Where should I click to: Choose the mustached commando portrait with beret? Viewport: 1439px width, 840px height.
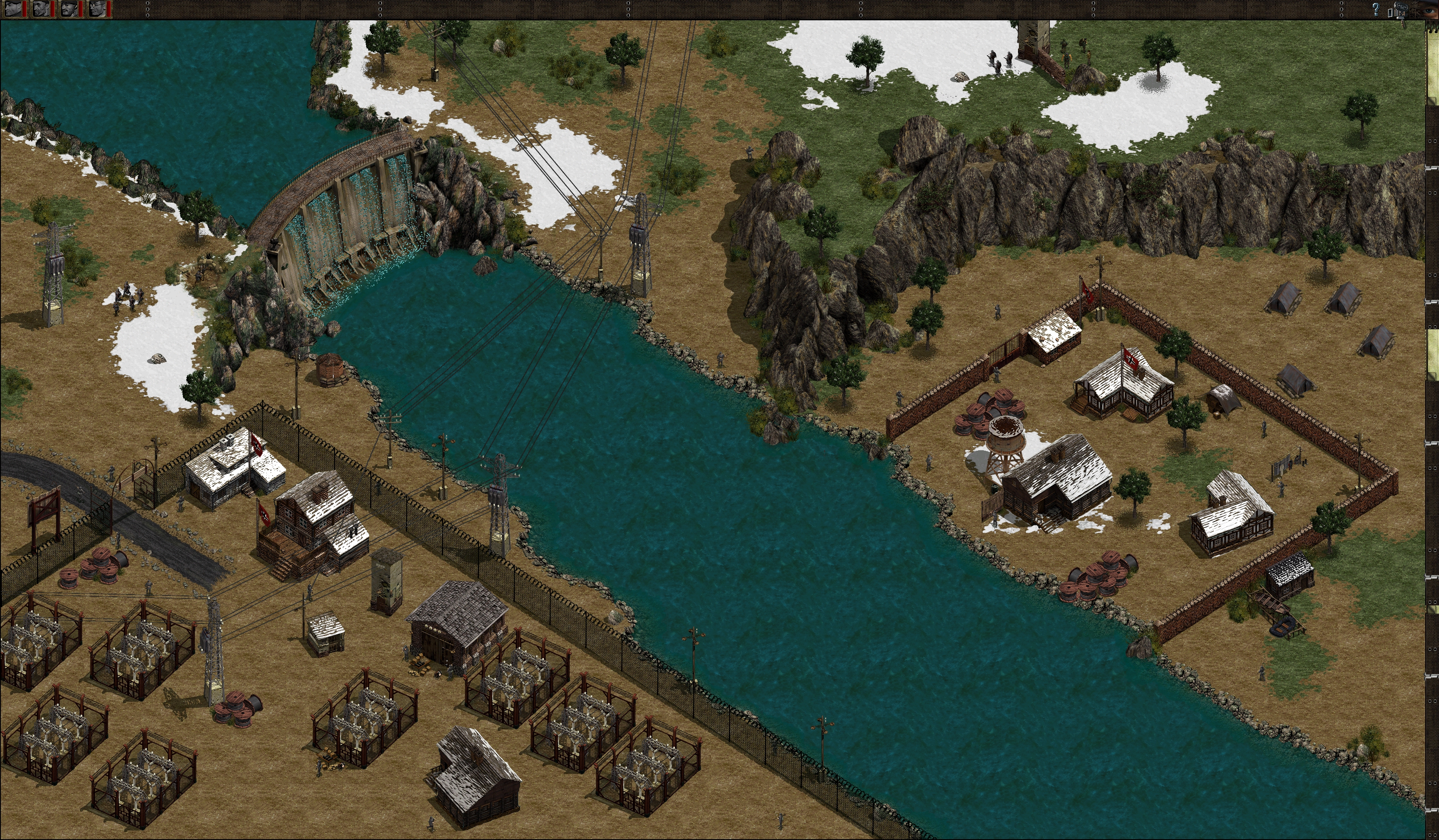(x=70, y=9)
